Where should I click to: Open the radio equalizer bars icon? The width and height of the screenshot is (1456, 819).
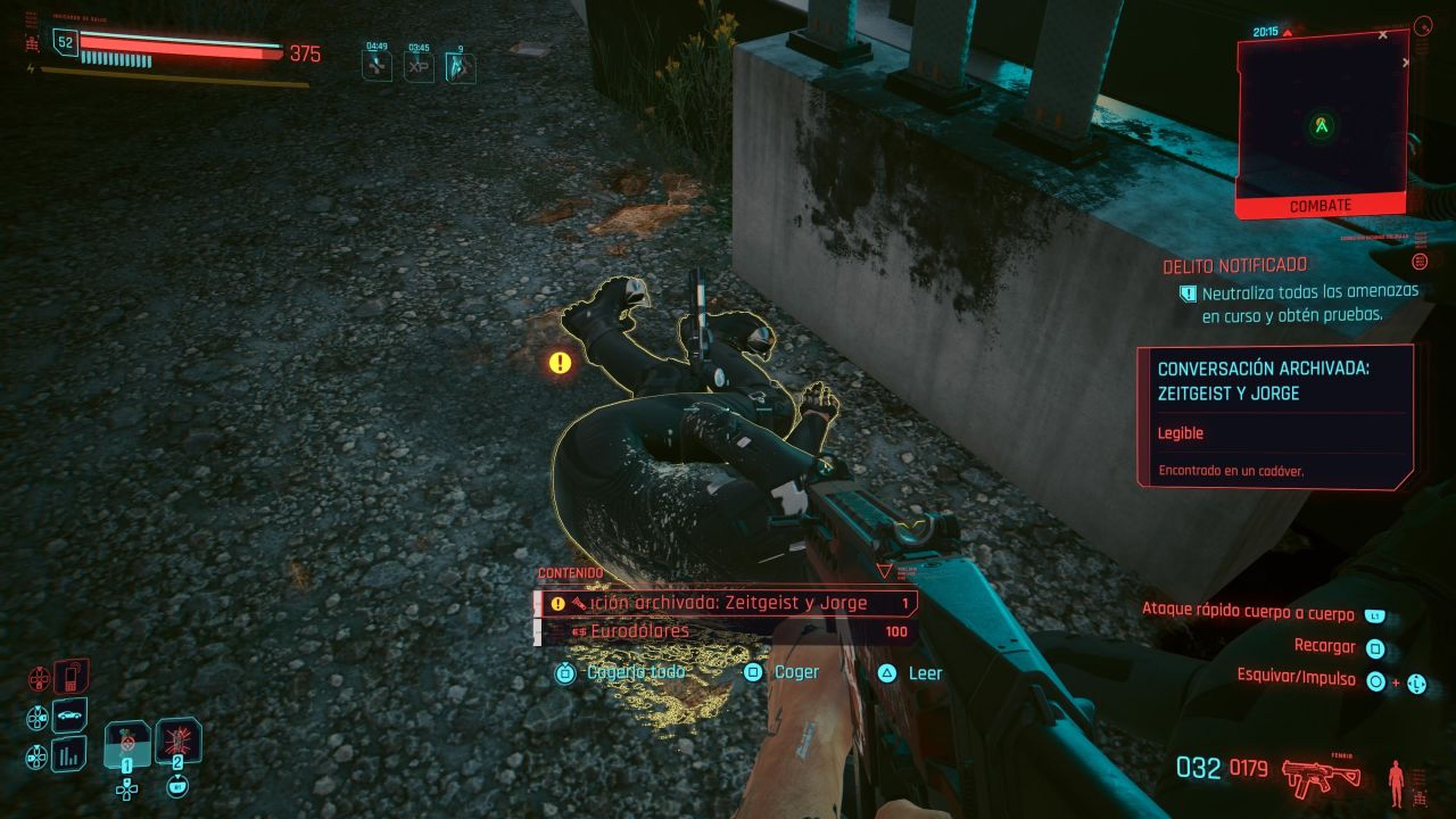(69, 755)
